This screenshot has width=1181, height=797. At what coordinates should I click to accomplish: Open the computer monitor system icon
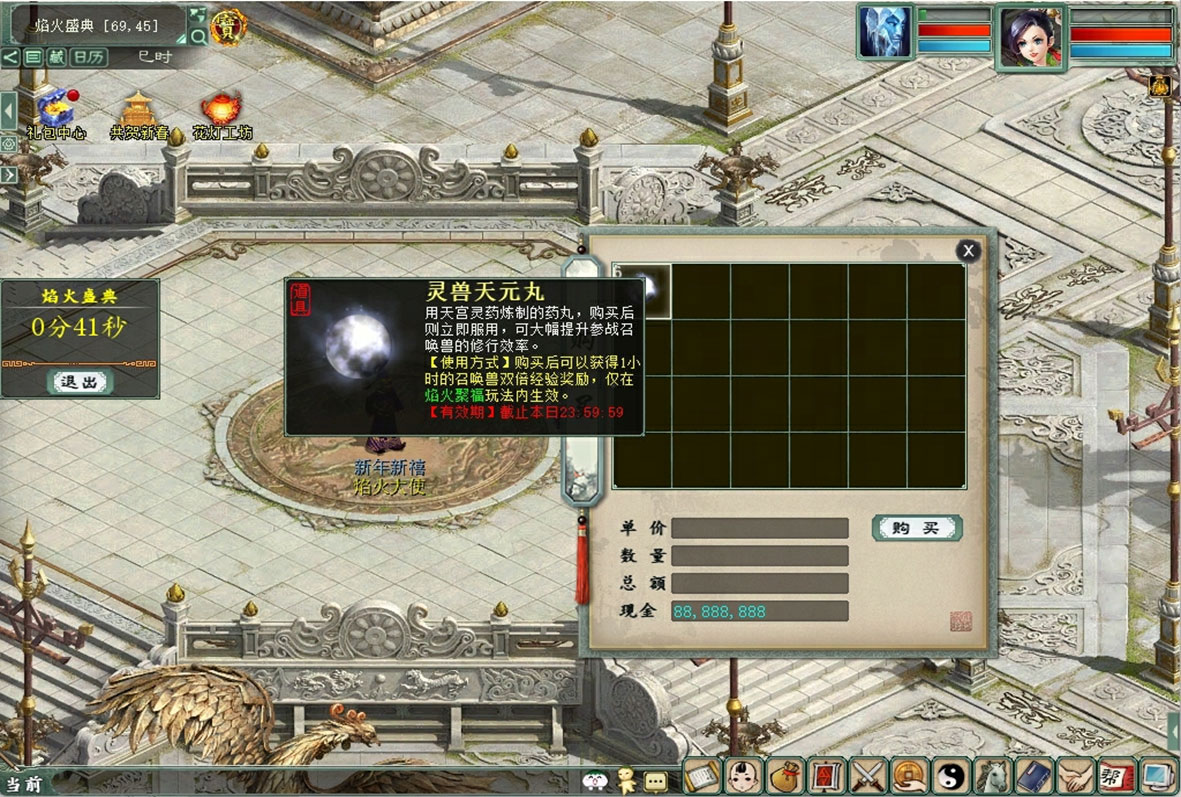click(1157, 776)
